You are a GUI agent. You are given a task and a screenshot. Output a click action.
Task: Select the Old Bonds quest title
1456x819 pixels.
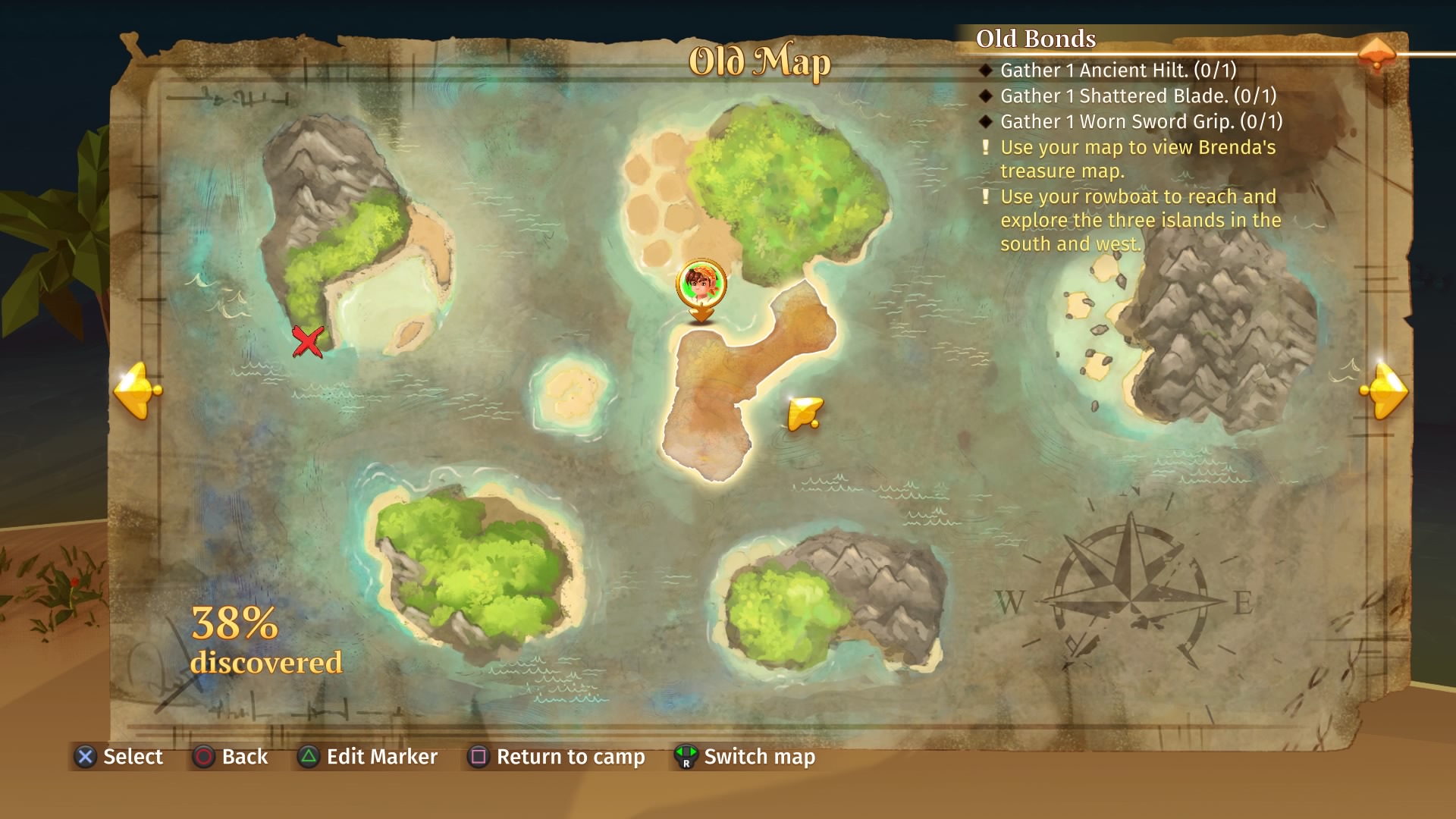pyautogui.click(x=1036, y=37)
